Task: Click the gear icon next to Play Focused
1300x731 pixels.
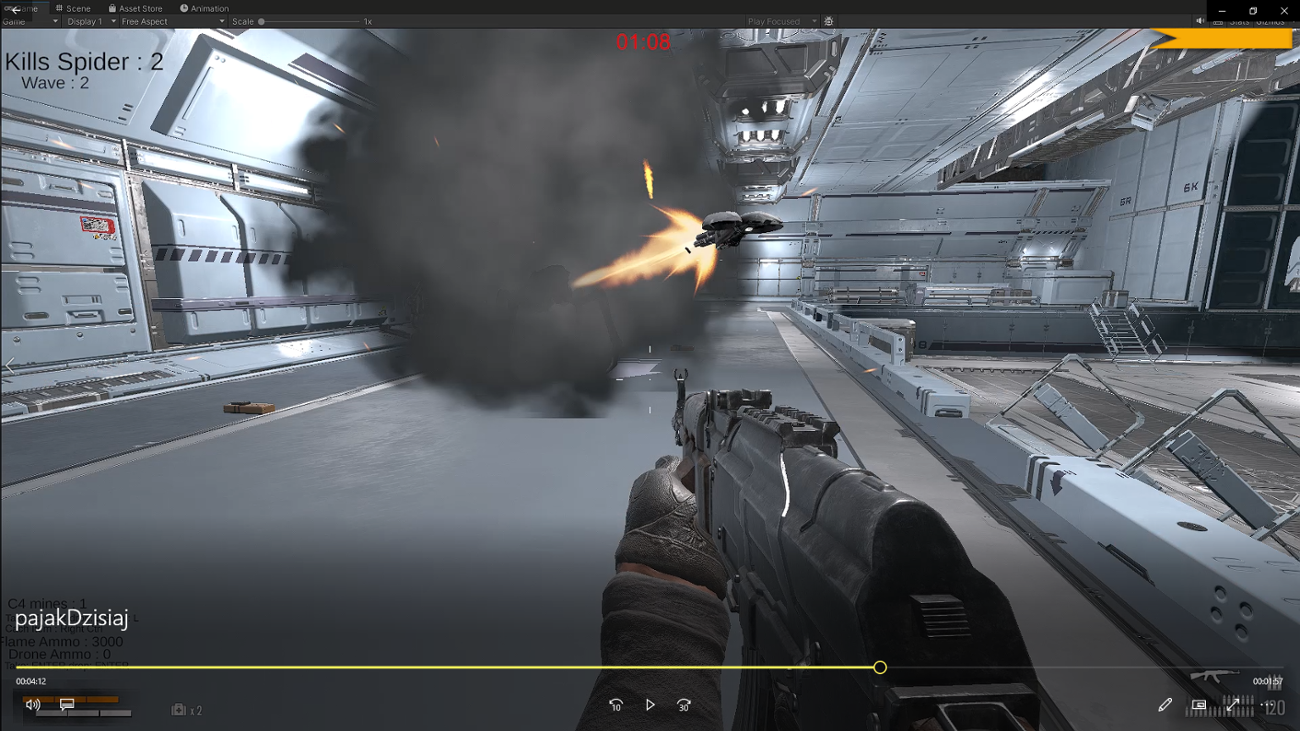Action: pos(828,20)
